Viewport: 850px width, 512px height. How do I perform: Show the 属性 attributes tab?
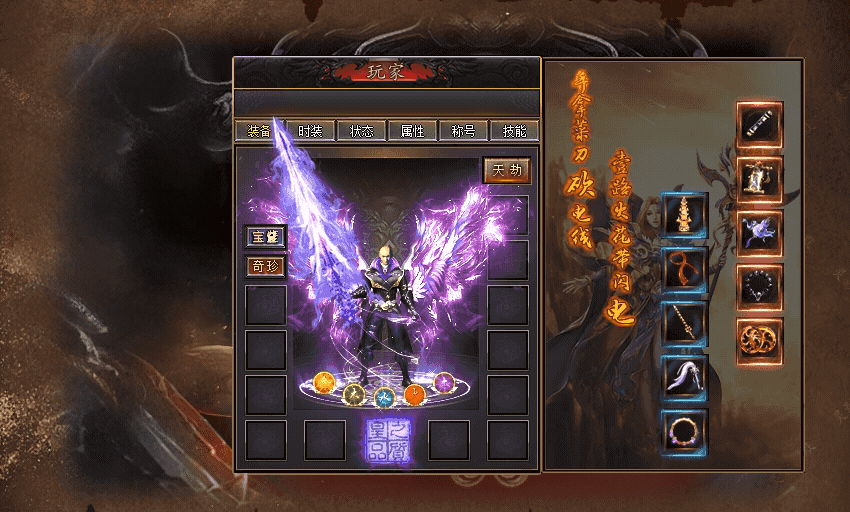coord(413,131)
